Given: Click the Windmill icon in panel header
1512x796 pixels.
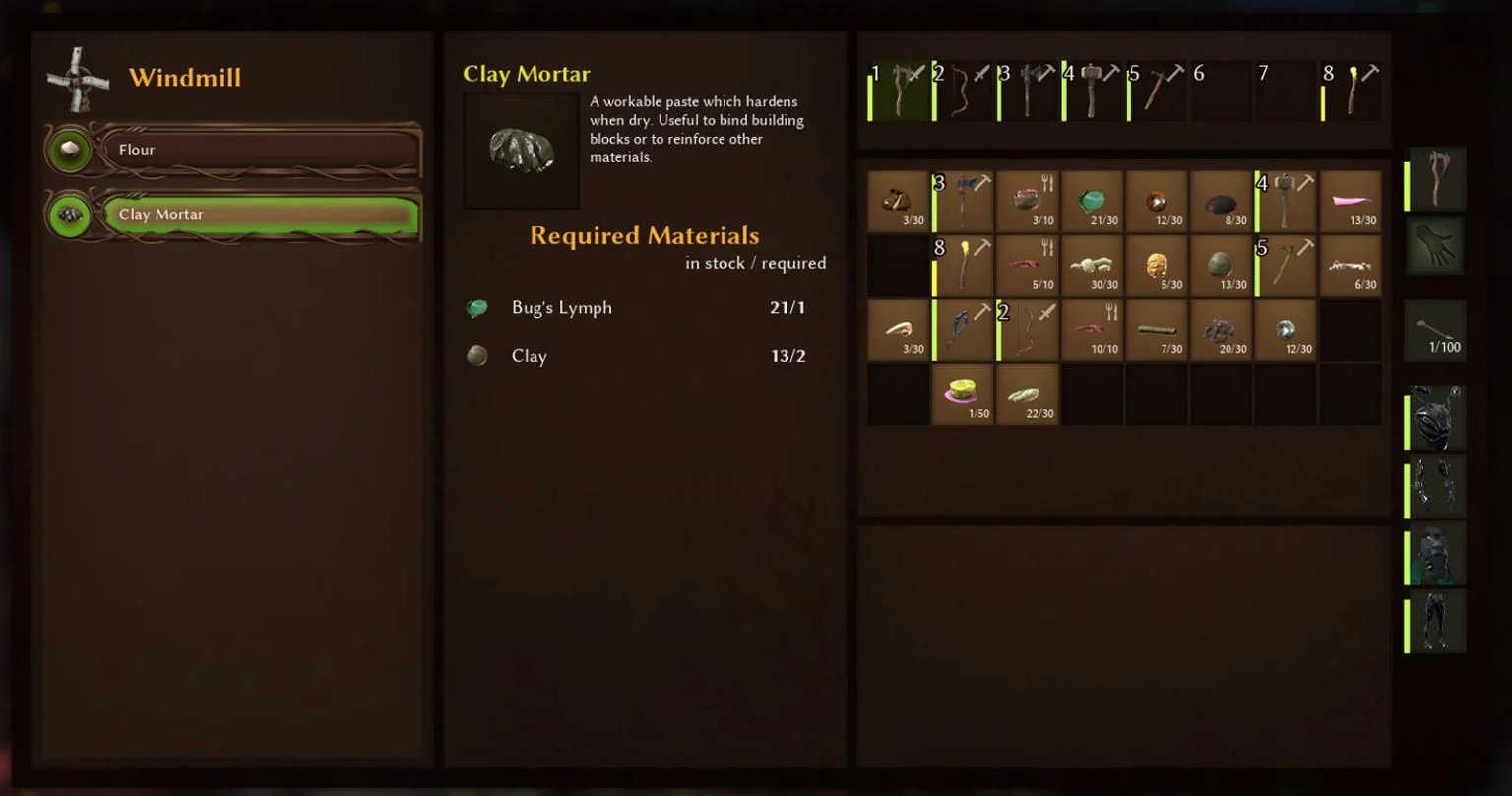Looking at the screenshot, I should pos(77,77).
